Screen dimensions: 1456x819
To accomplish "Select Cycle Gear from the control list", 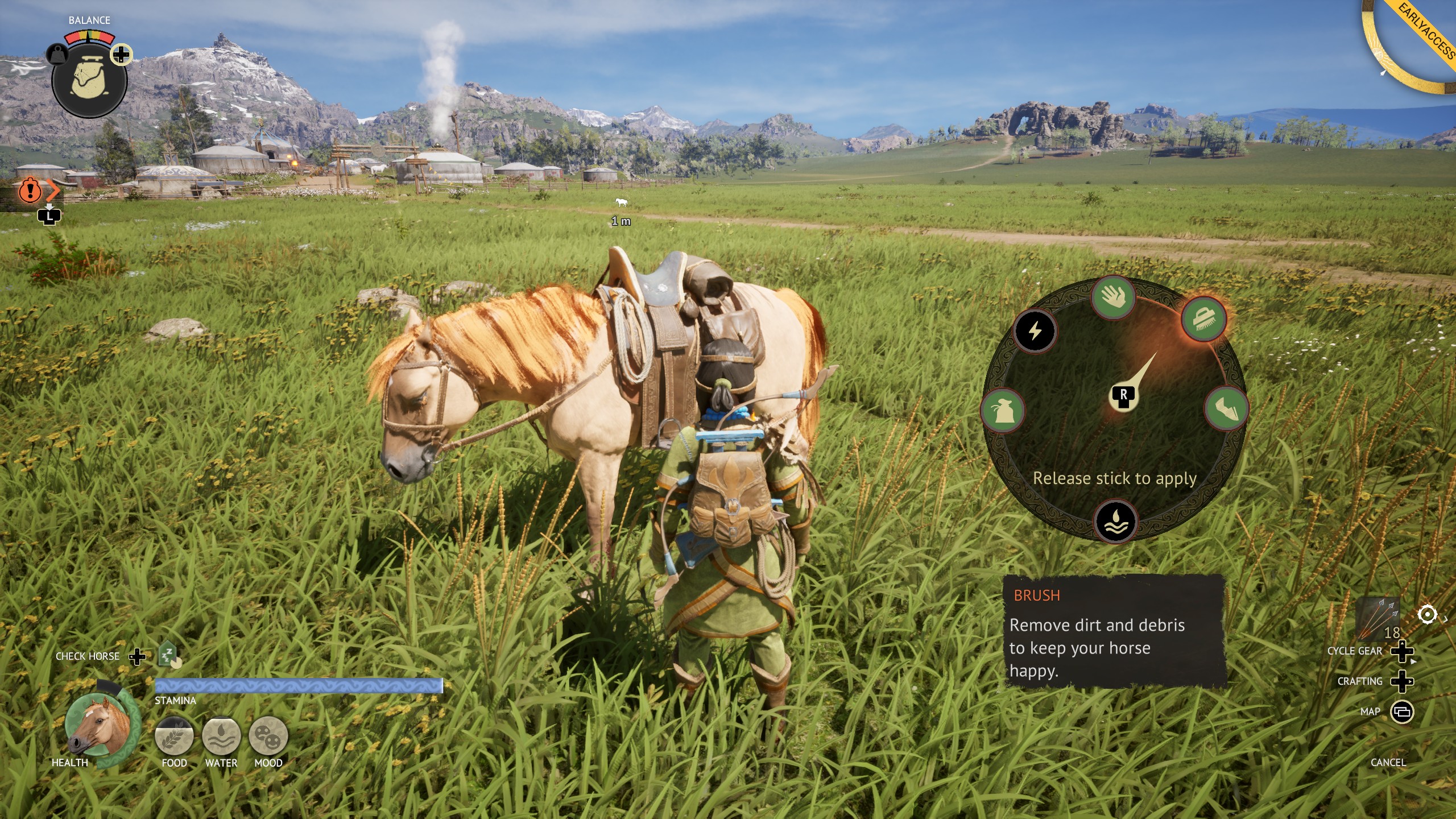I will tap(1355, 651).
